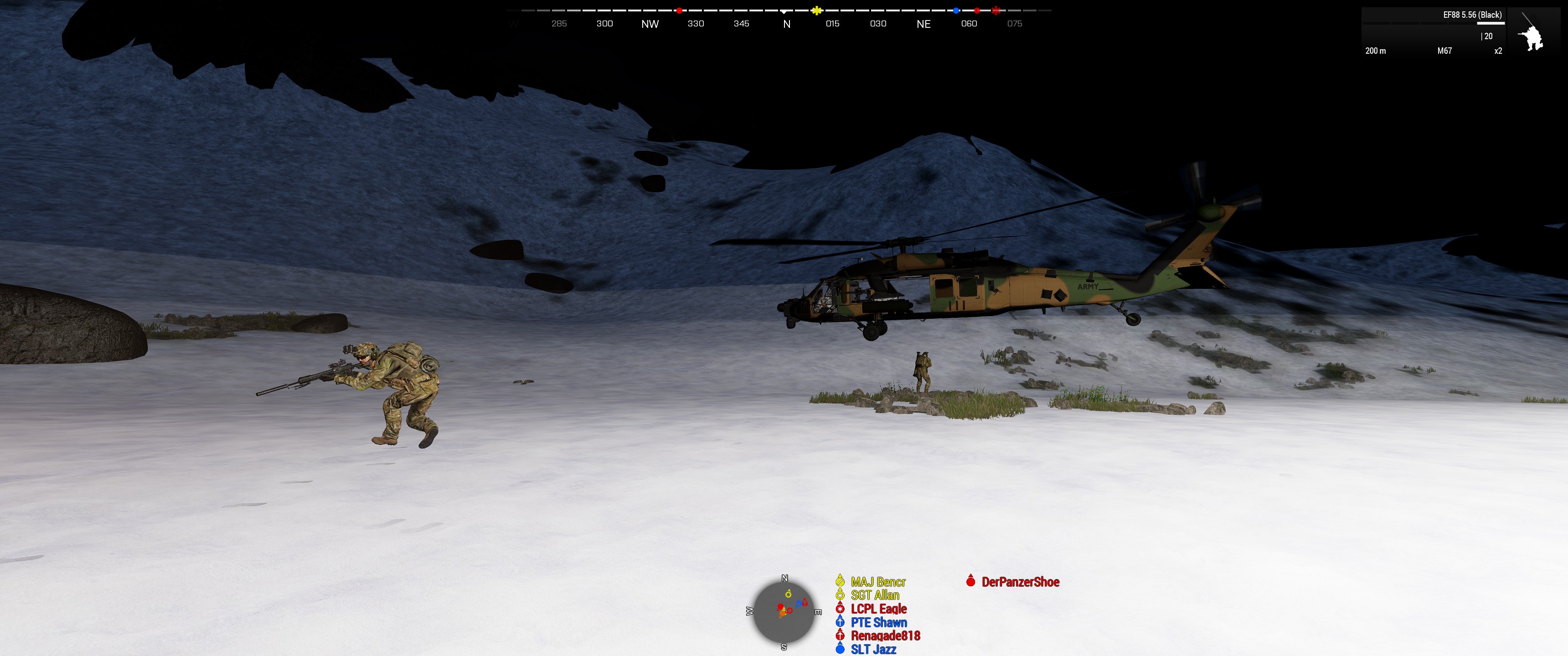Click PTE Shawn's blue rifleman icon

[x=840, y=623]
